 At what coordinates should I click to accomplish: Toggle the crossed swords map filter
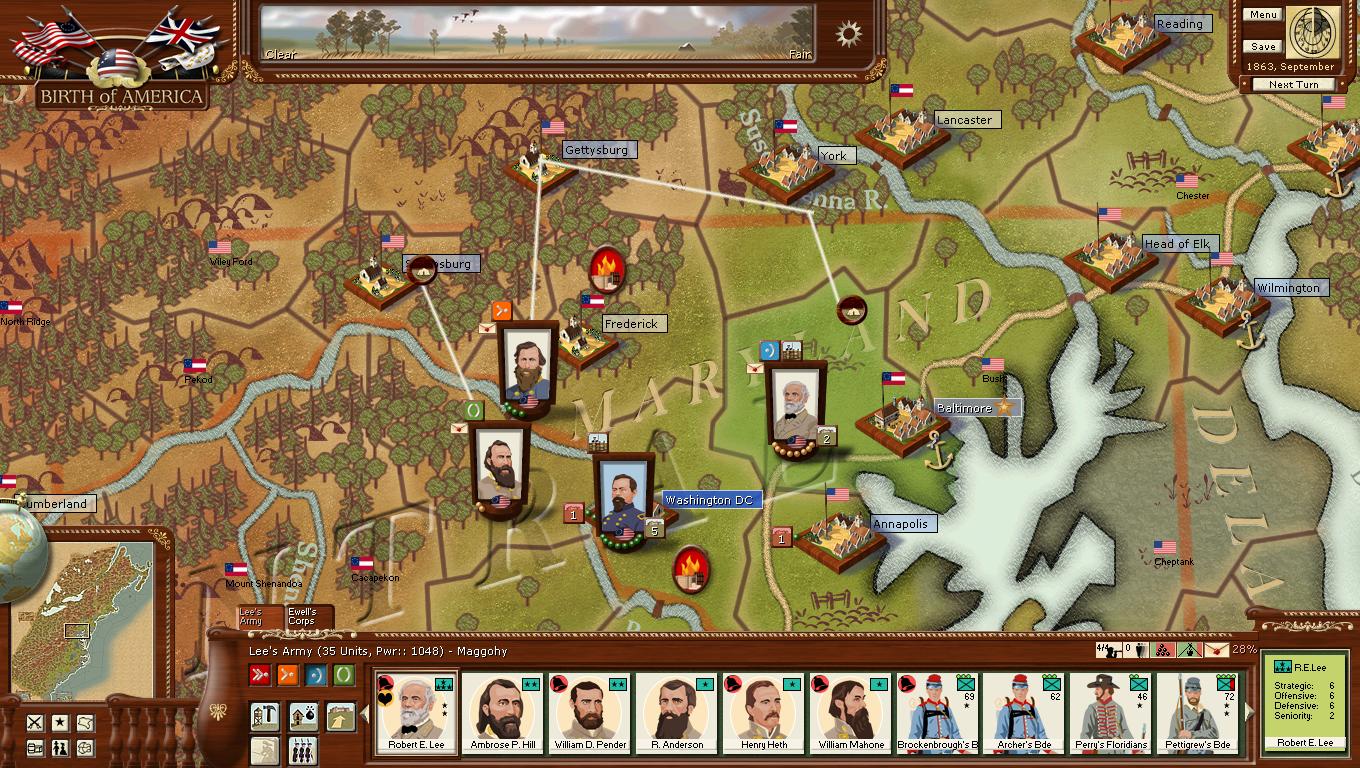(x=35, y=722)
